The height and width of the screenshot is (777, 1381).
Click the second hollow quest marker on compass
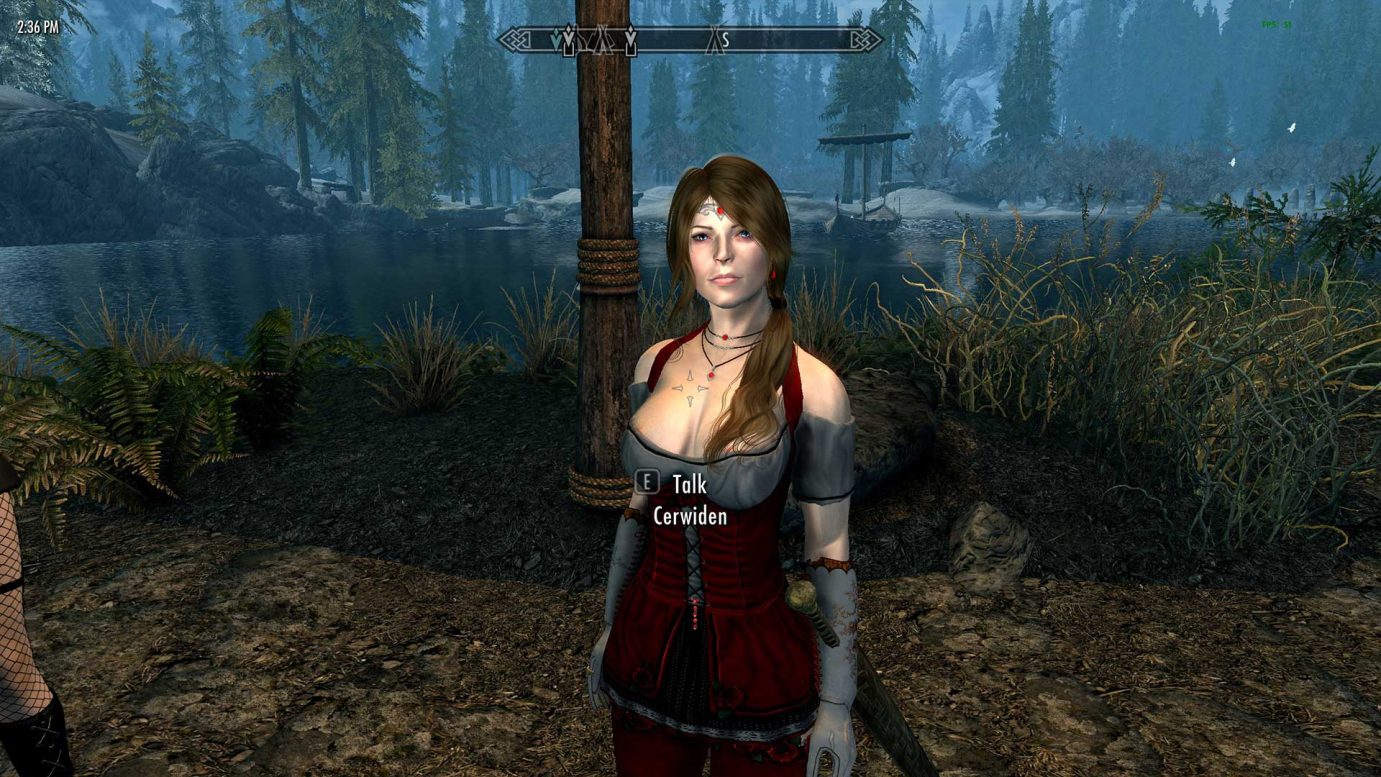point(630,38)
